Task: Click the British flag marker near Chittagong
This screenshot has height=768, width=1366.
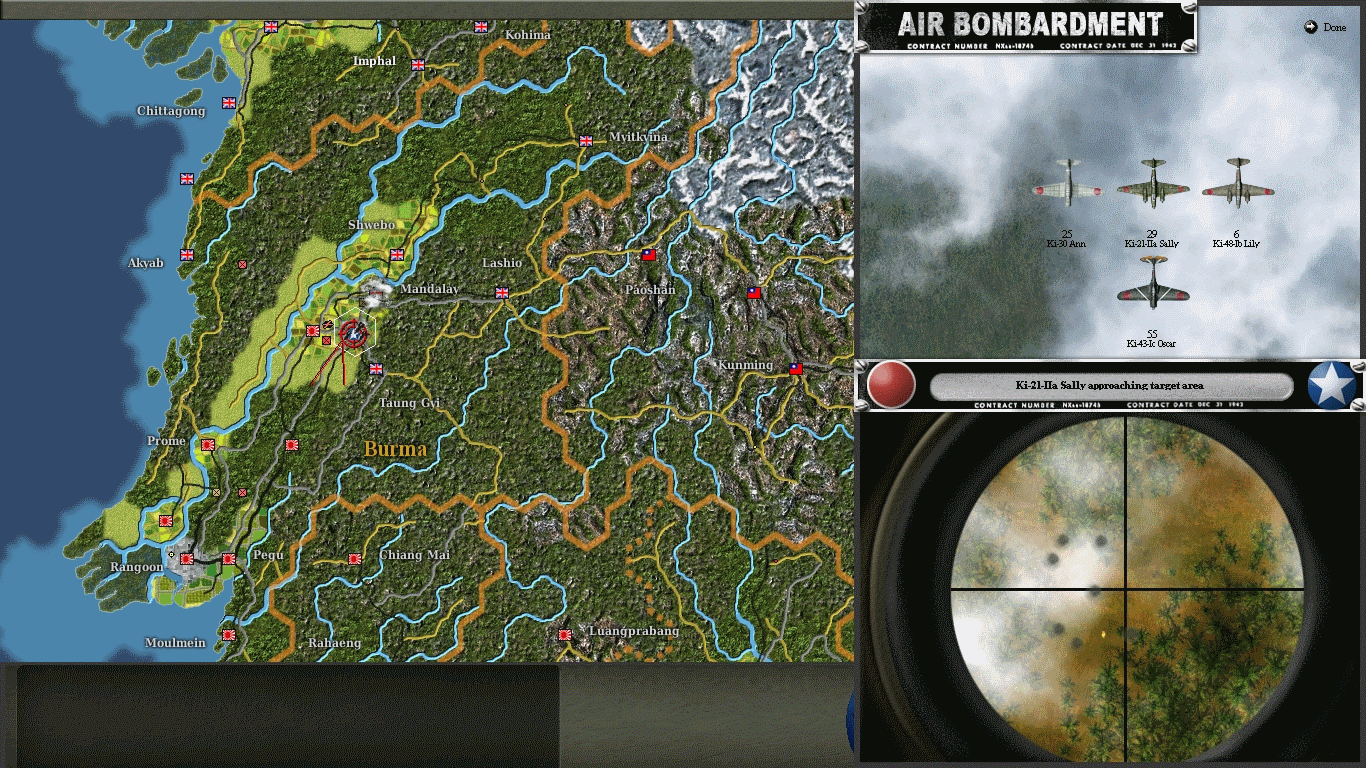Action: [229, 103]
